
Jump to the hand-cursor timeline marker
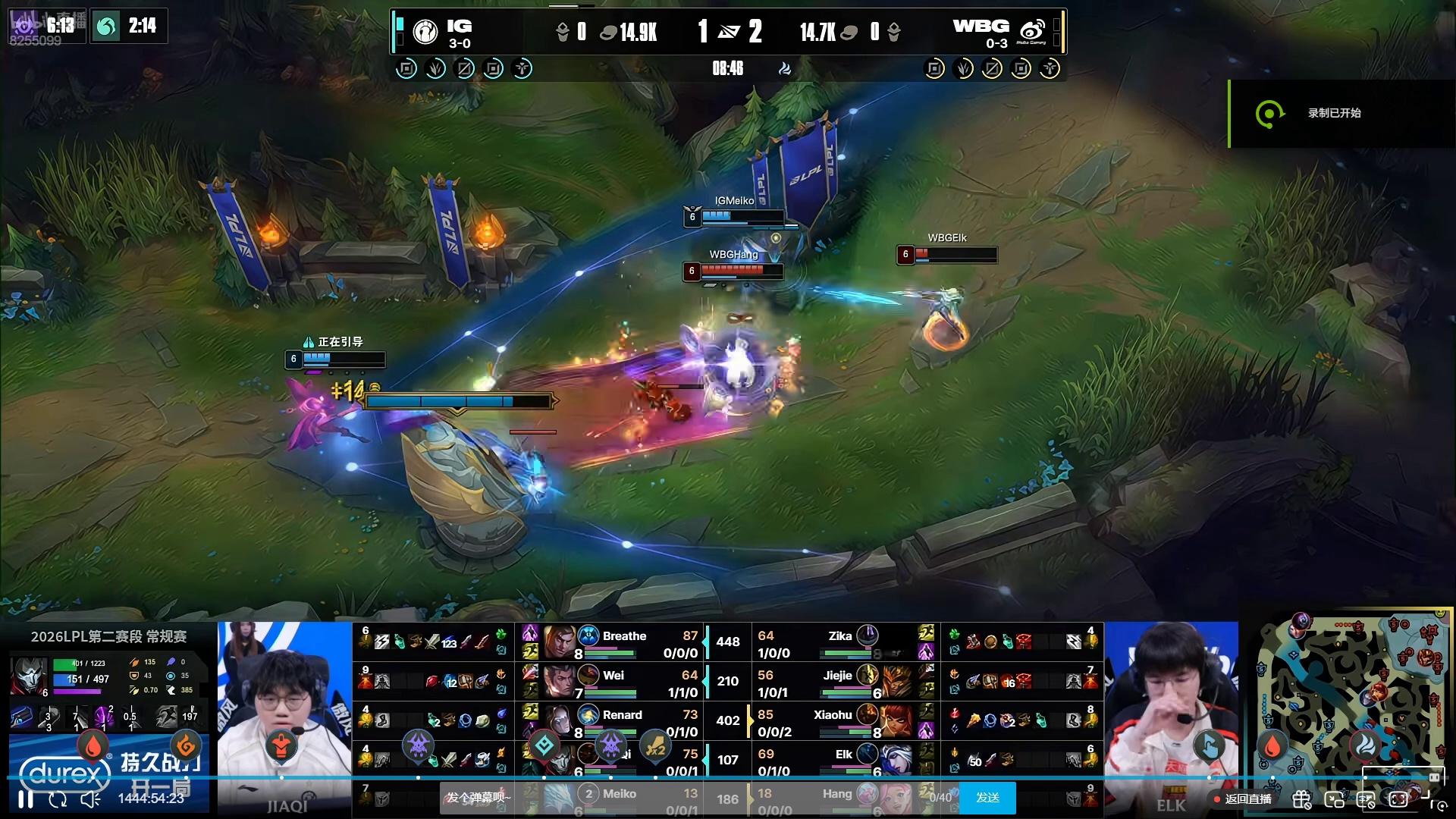tap(1210, 746)
